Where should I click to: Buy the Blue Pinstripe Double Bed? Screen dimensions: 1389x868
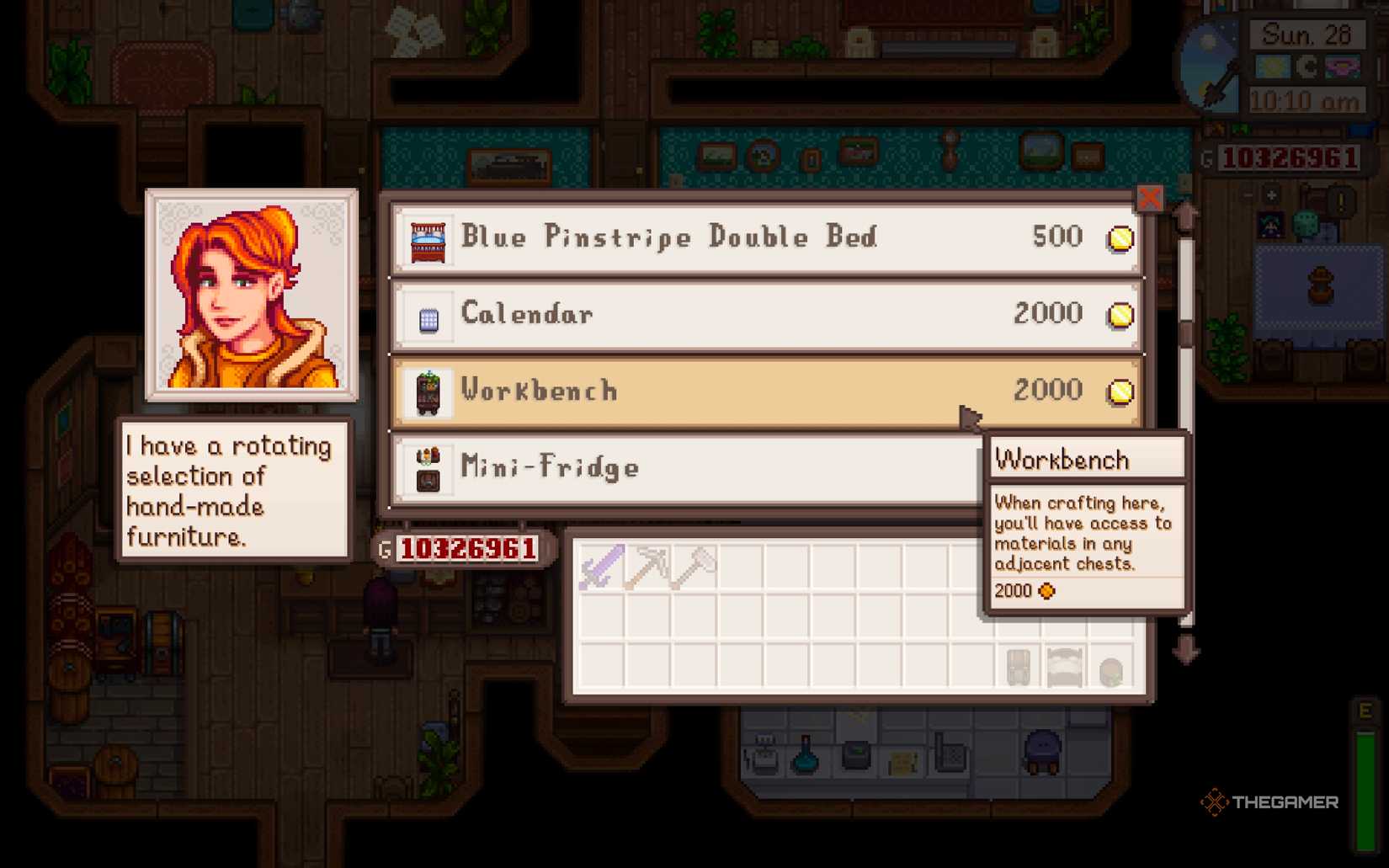point(758,238)
